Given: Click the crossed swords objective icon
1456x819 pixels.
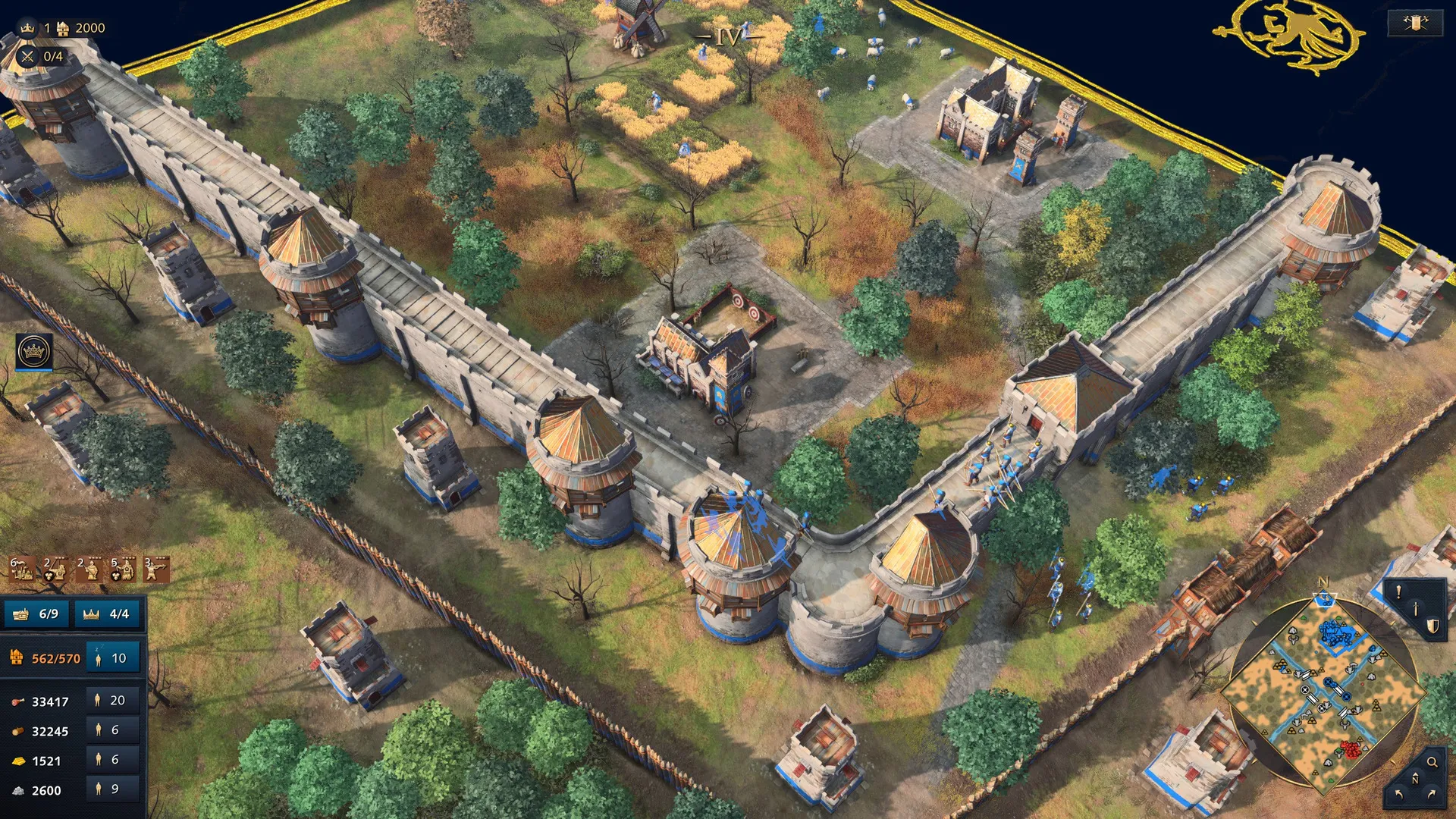Looking at the screenshot, I should coord(28,56).
